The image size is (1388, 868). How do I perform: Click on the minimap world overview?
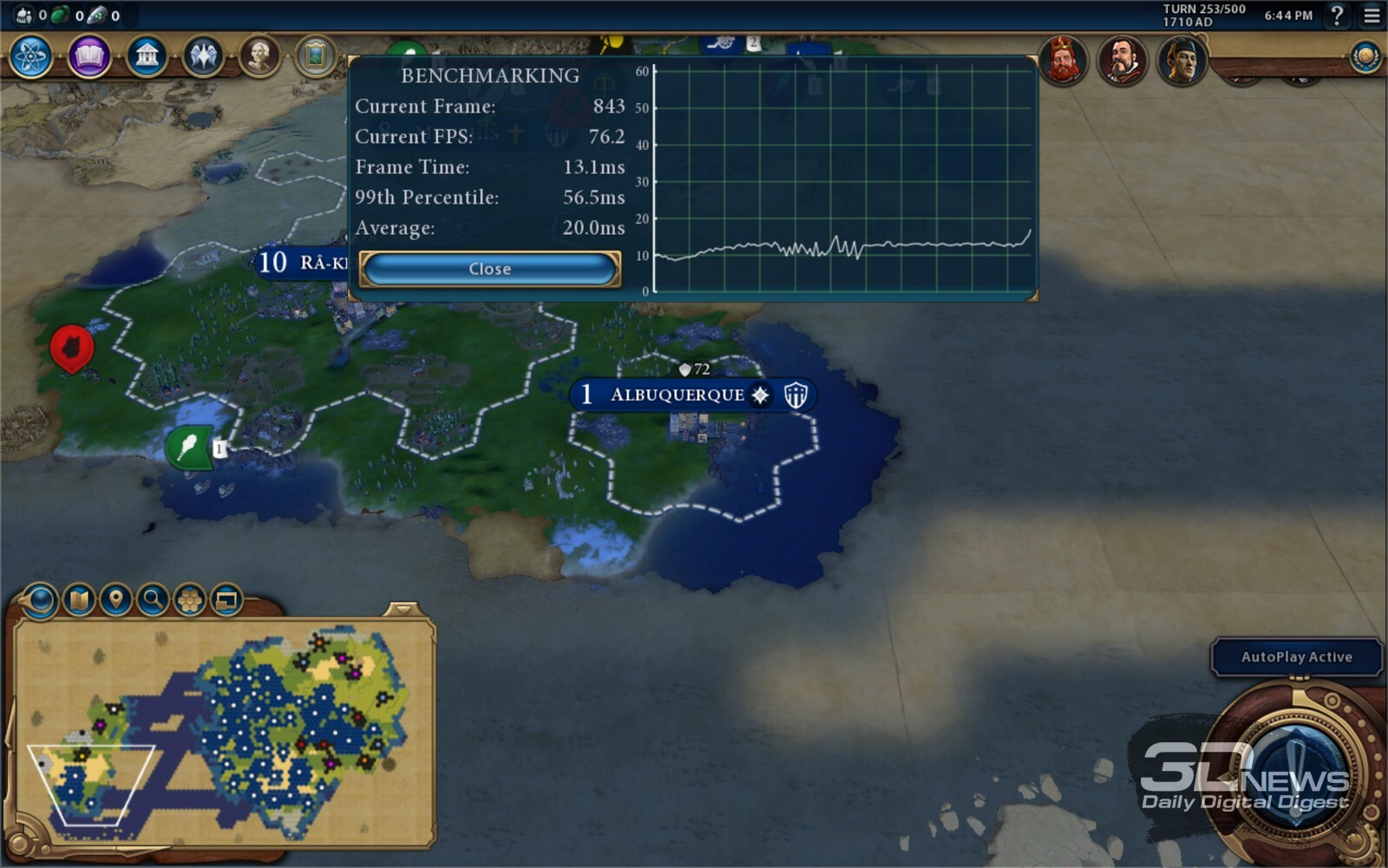click(224, 733)
